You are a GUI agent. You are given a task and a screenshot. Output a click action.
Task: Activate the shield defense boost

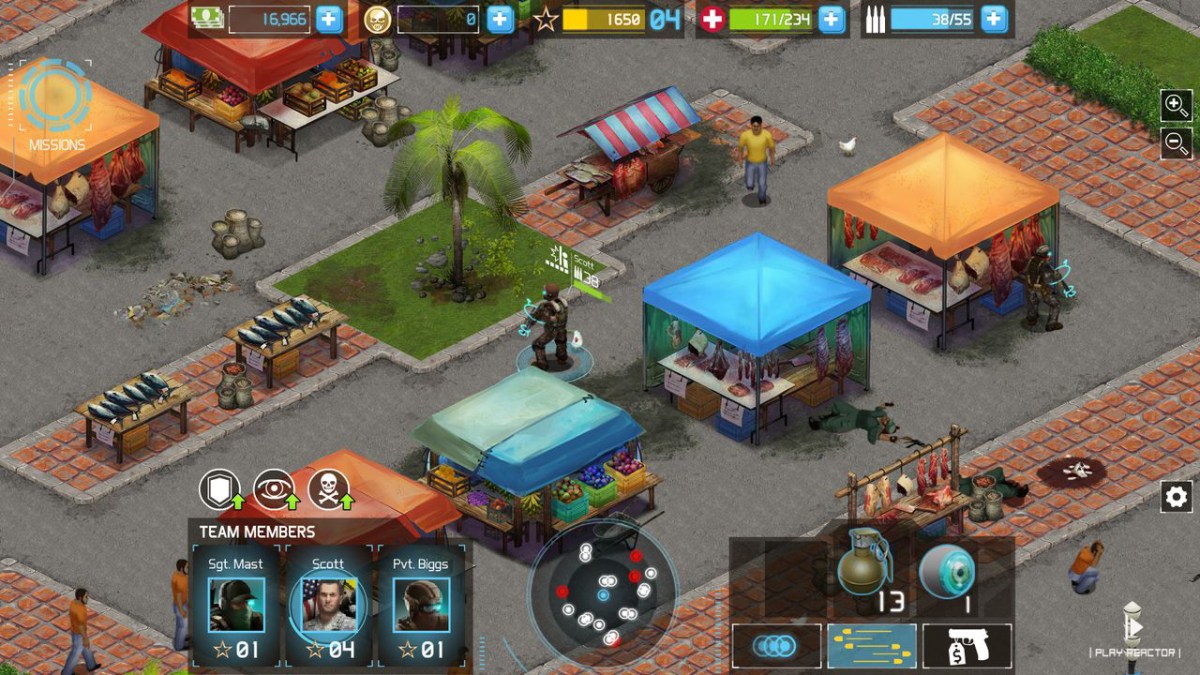tap(219, 489)
